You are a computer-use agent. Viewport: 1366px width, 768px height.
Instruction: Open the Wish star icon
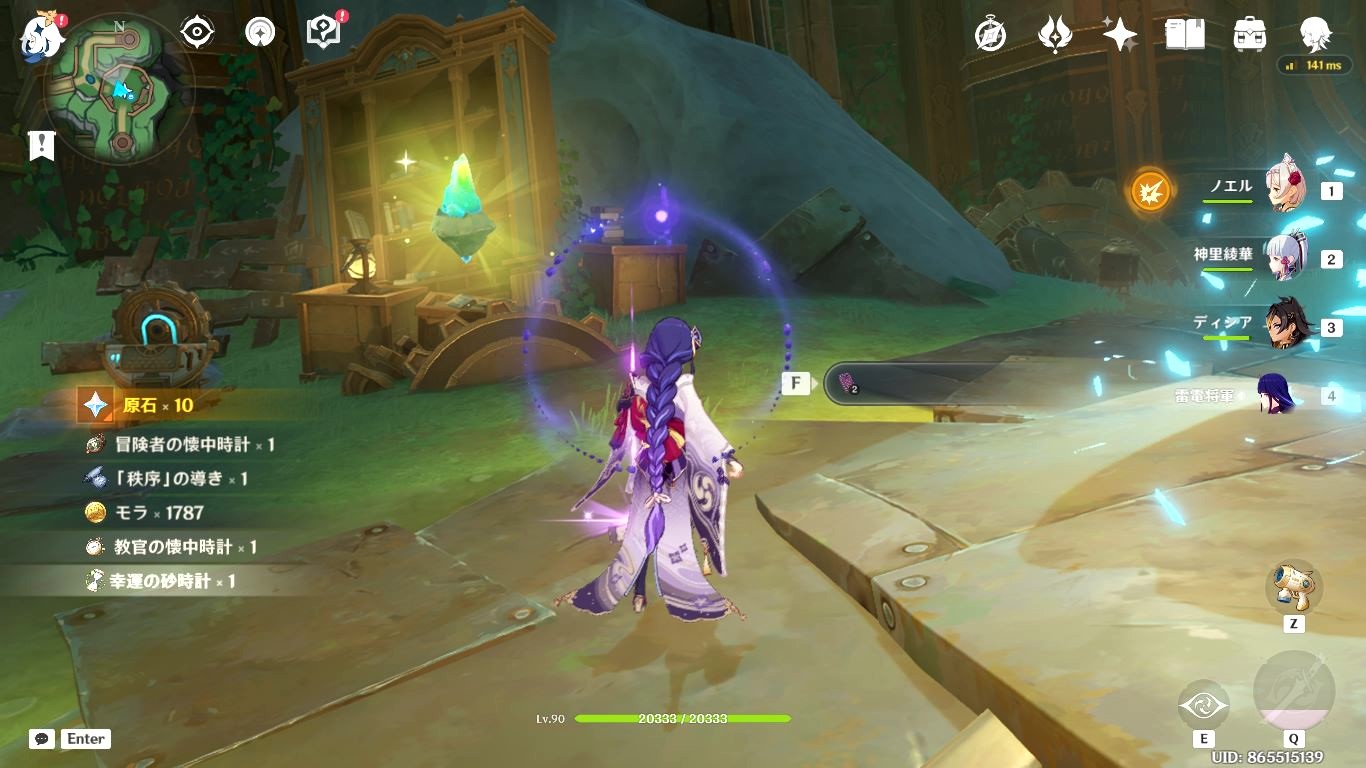1119,35
